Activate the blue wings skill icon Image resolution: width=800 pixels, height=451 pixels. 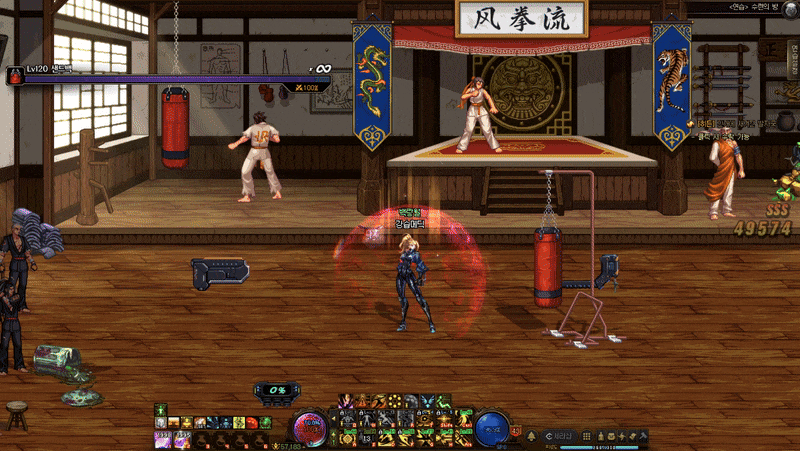427,402
